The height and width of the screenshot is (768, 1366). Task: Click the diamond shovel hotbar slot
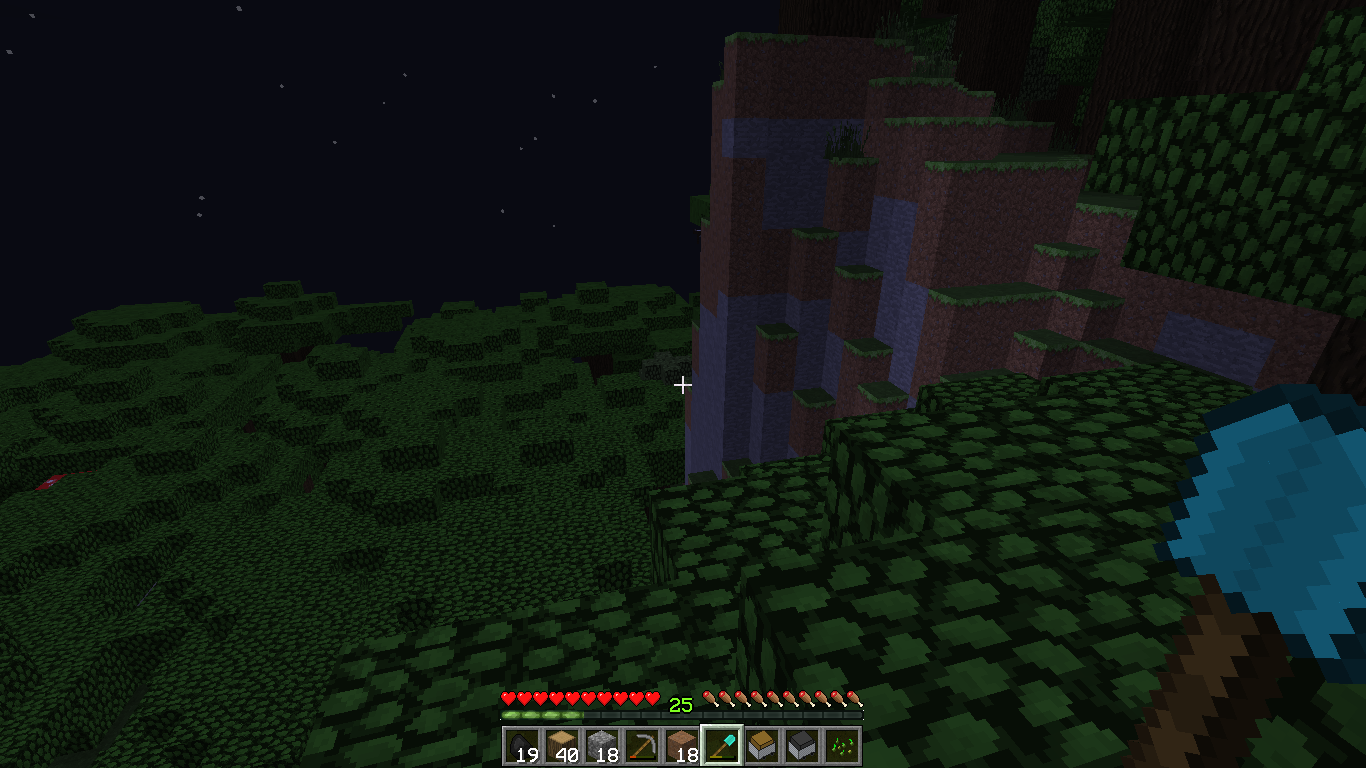coord(722,746)
